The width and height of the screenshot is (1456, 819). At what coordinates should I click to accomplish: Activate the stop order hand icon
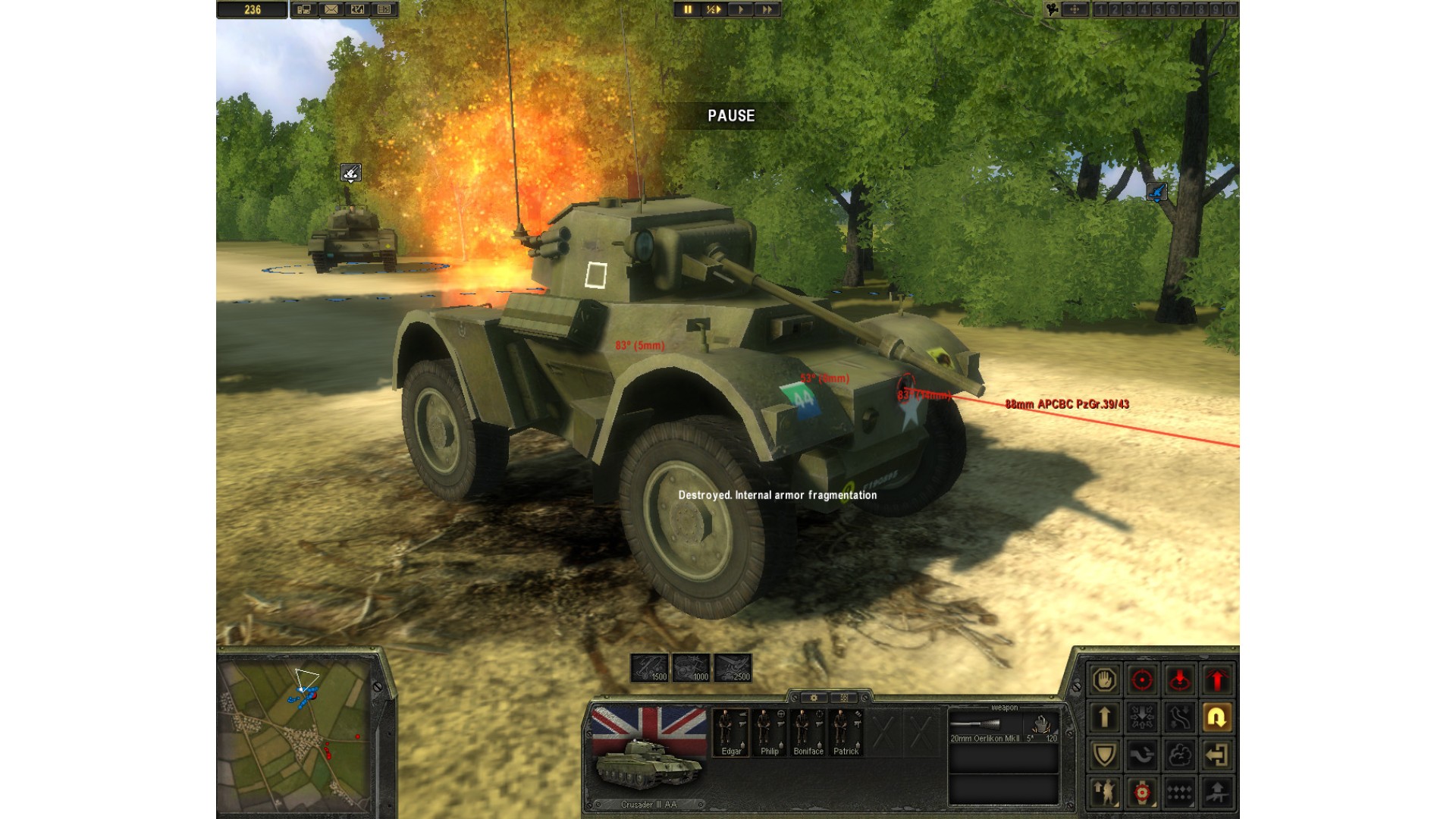click(x=1104, y=679)
